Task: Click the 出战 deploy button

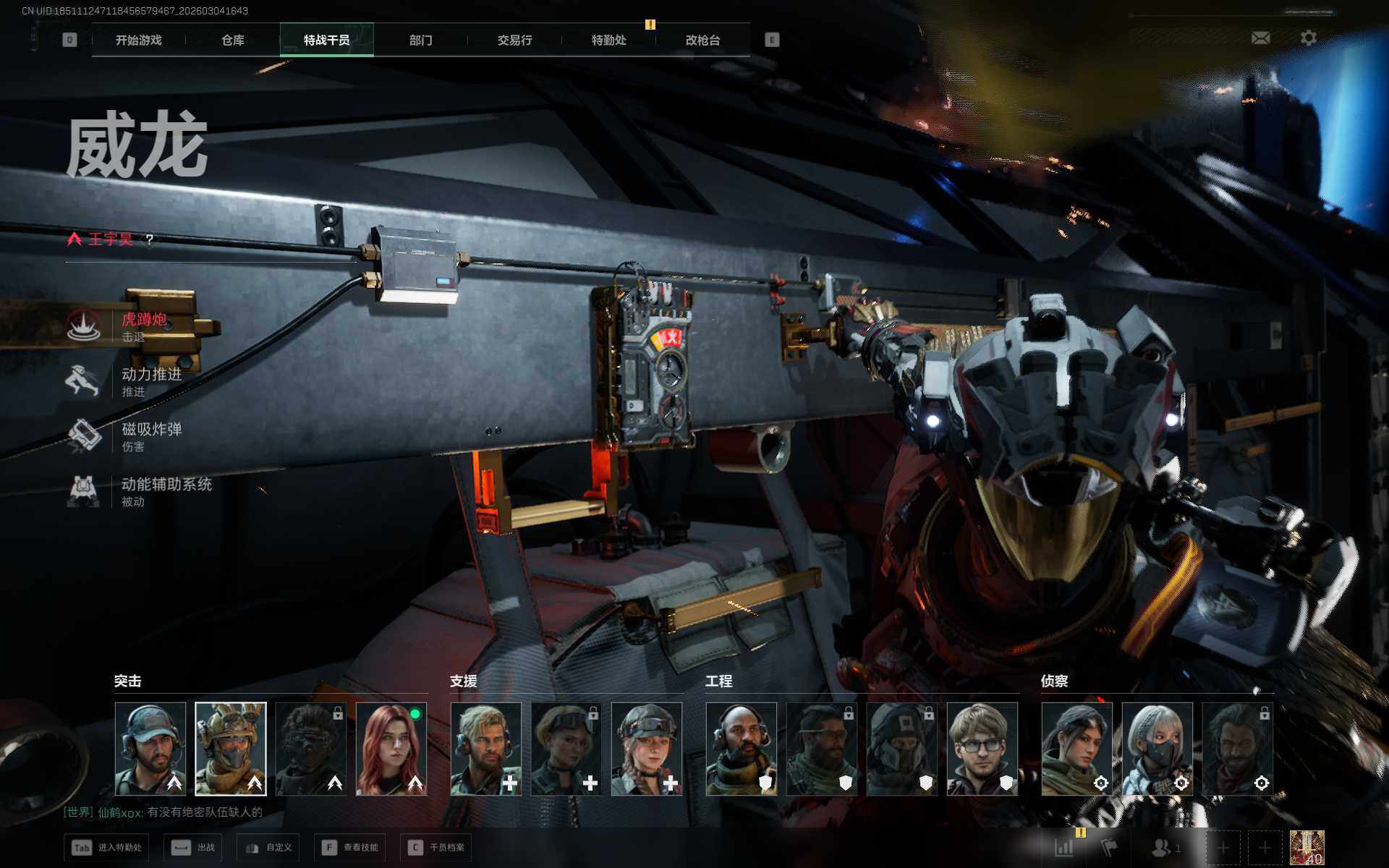Action: [193, 847]
